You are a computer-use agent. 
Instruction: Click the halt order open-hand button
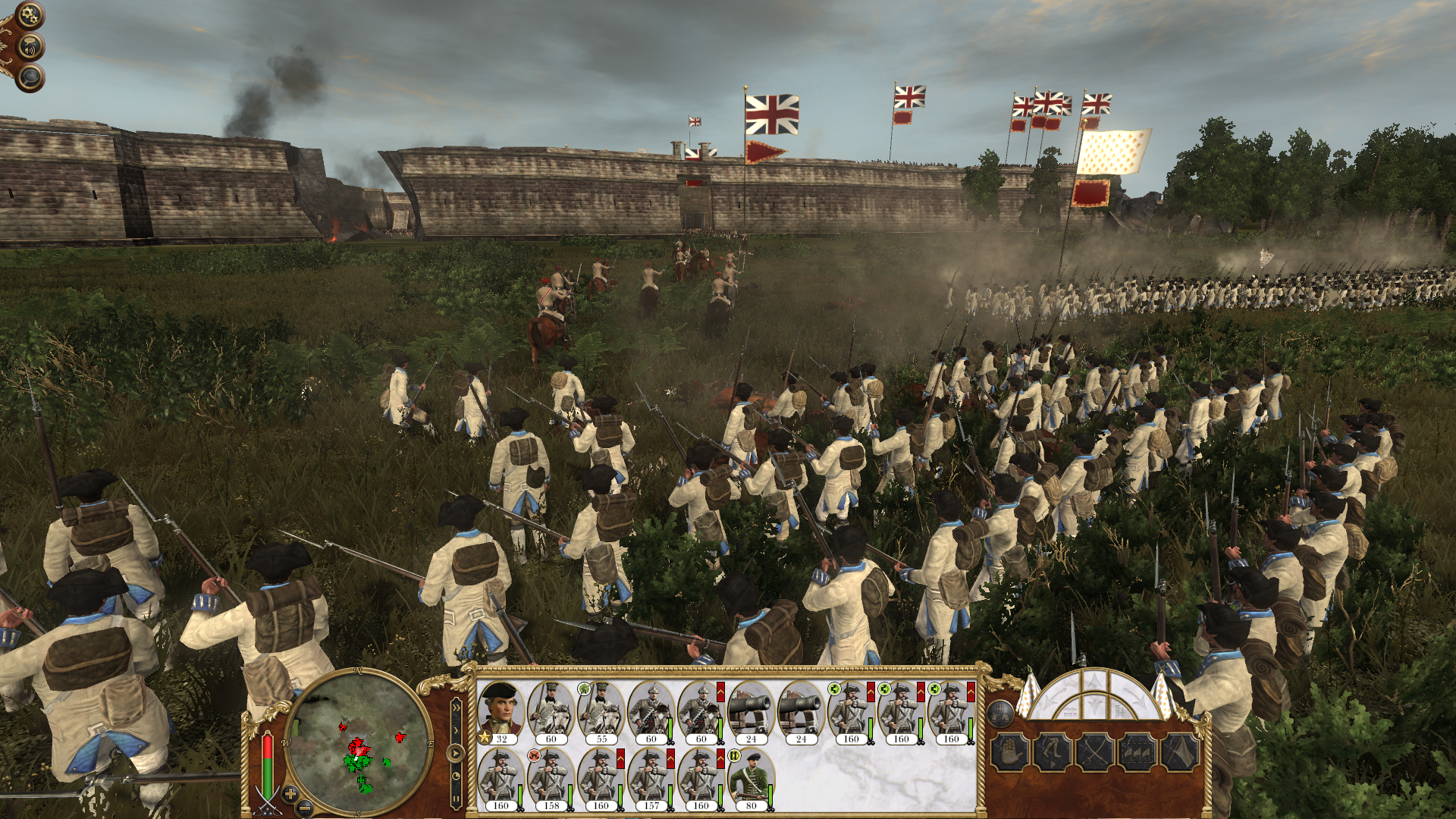pos(1011,753)
